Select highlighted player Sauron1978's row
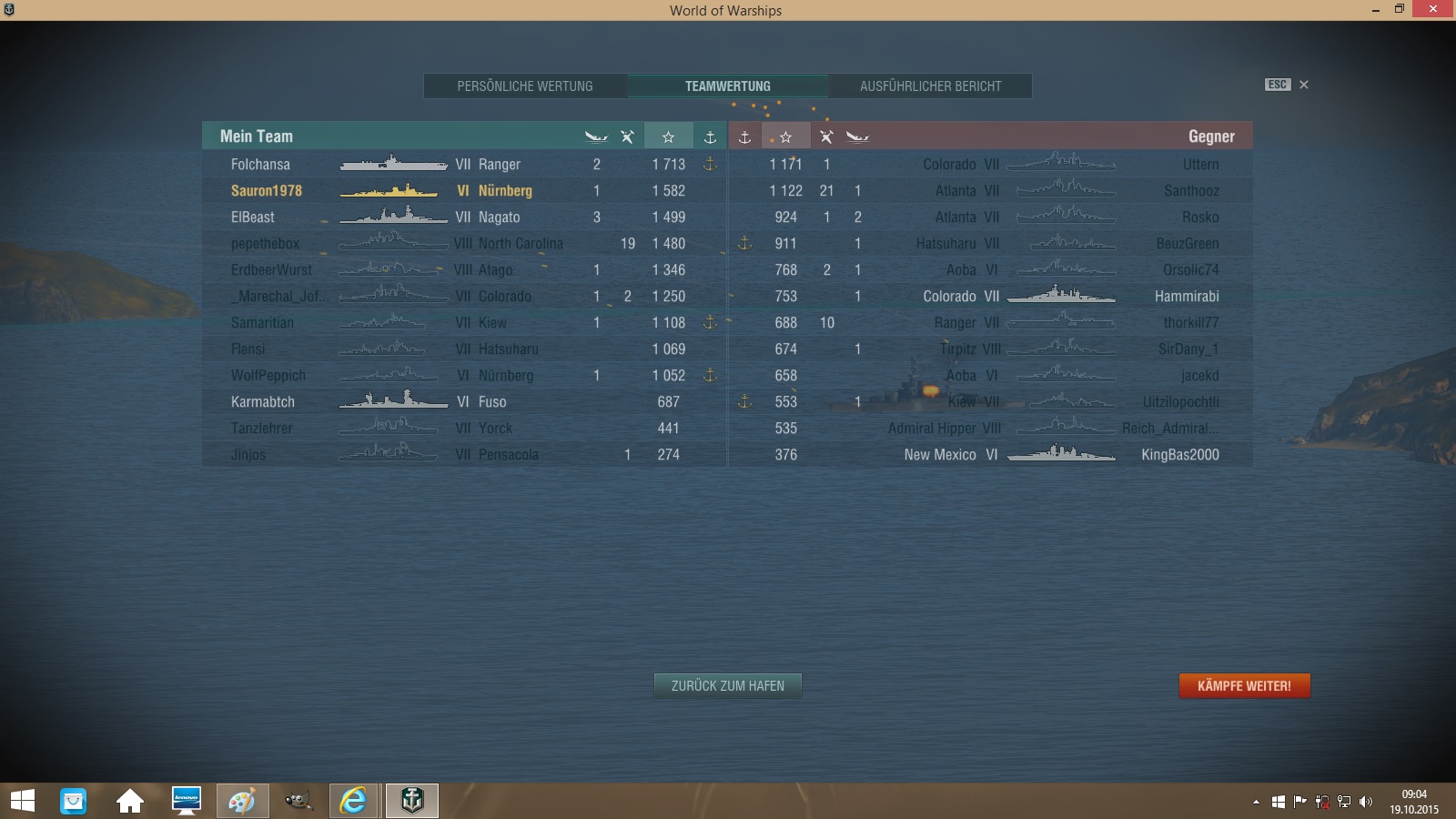The image size is (1456, 819). (267, 191)
